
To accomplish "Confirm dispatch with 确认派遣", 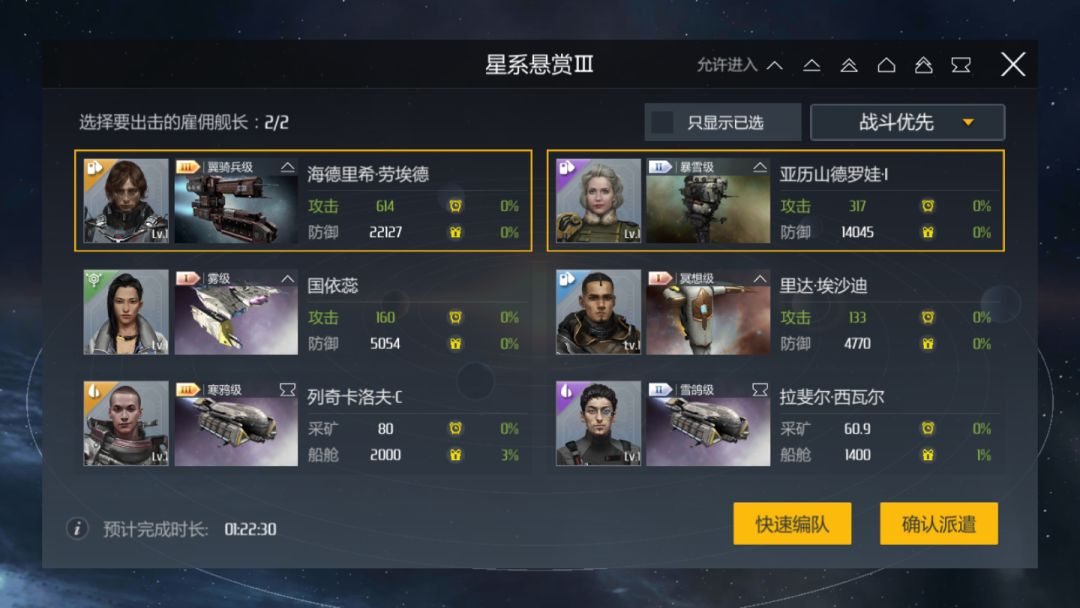I will [938, 524].
